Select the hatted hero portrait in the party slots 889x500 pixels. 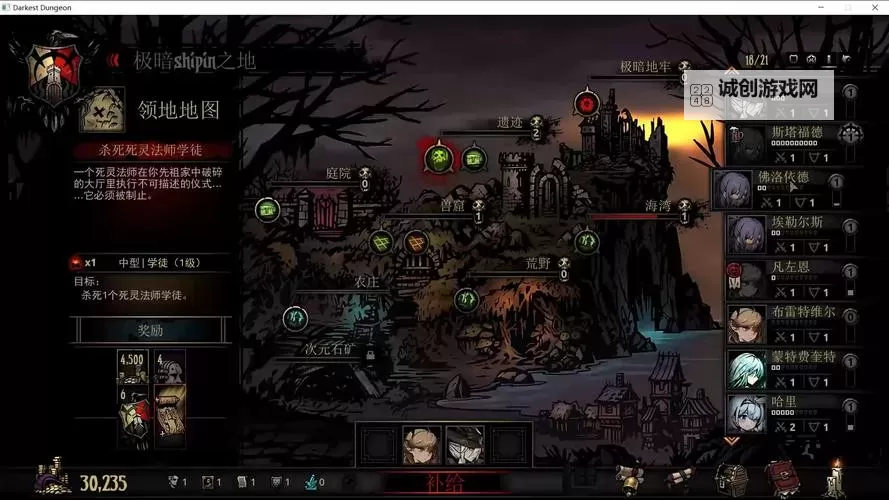(464, 446)
